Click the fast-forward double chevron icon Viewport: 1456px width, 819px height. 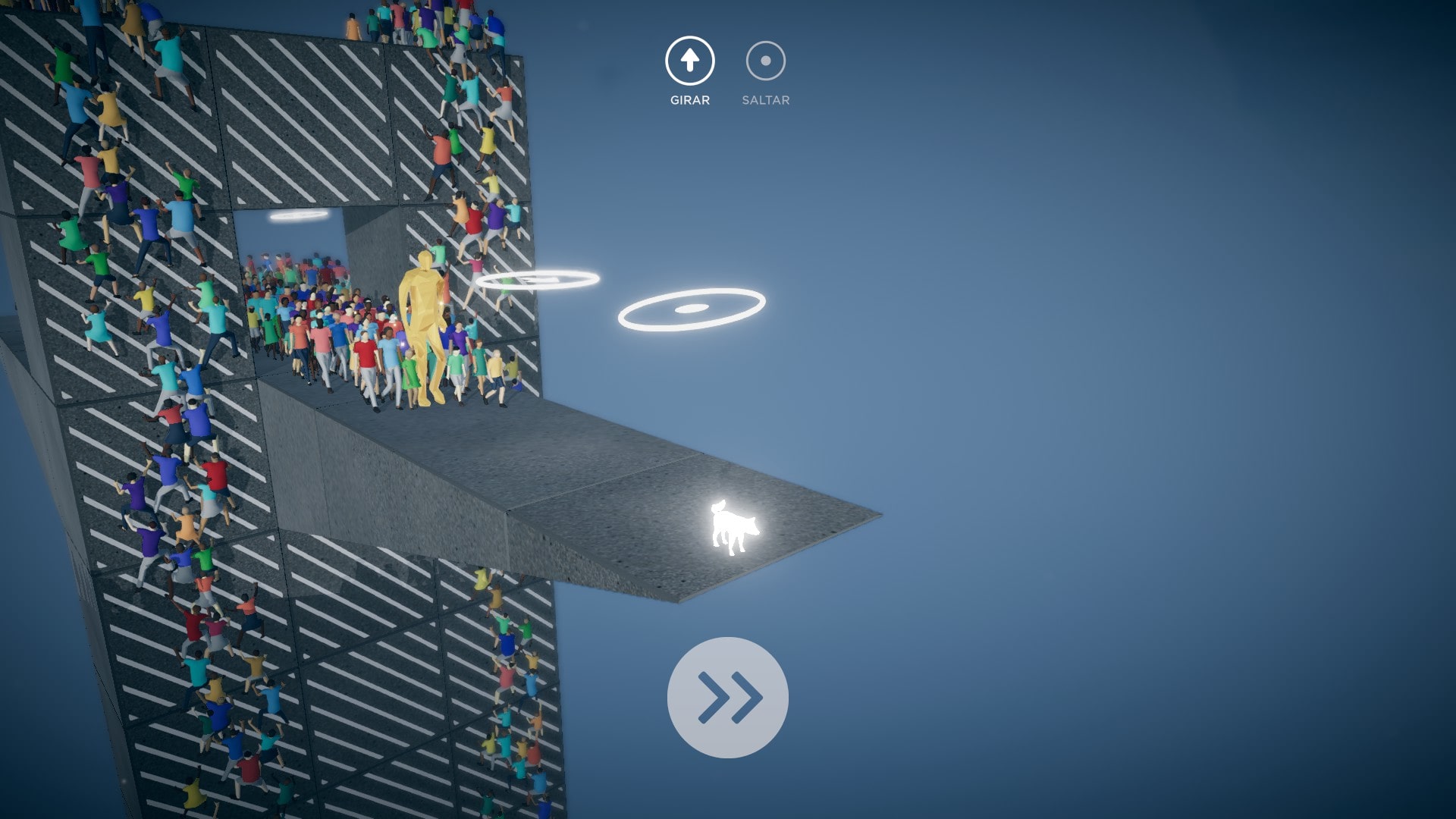pyautogui.click(x=727, y=698)
